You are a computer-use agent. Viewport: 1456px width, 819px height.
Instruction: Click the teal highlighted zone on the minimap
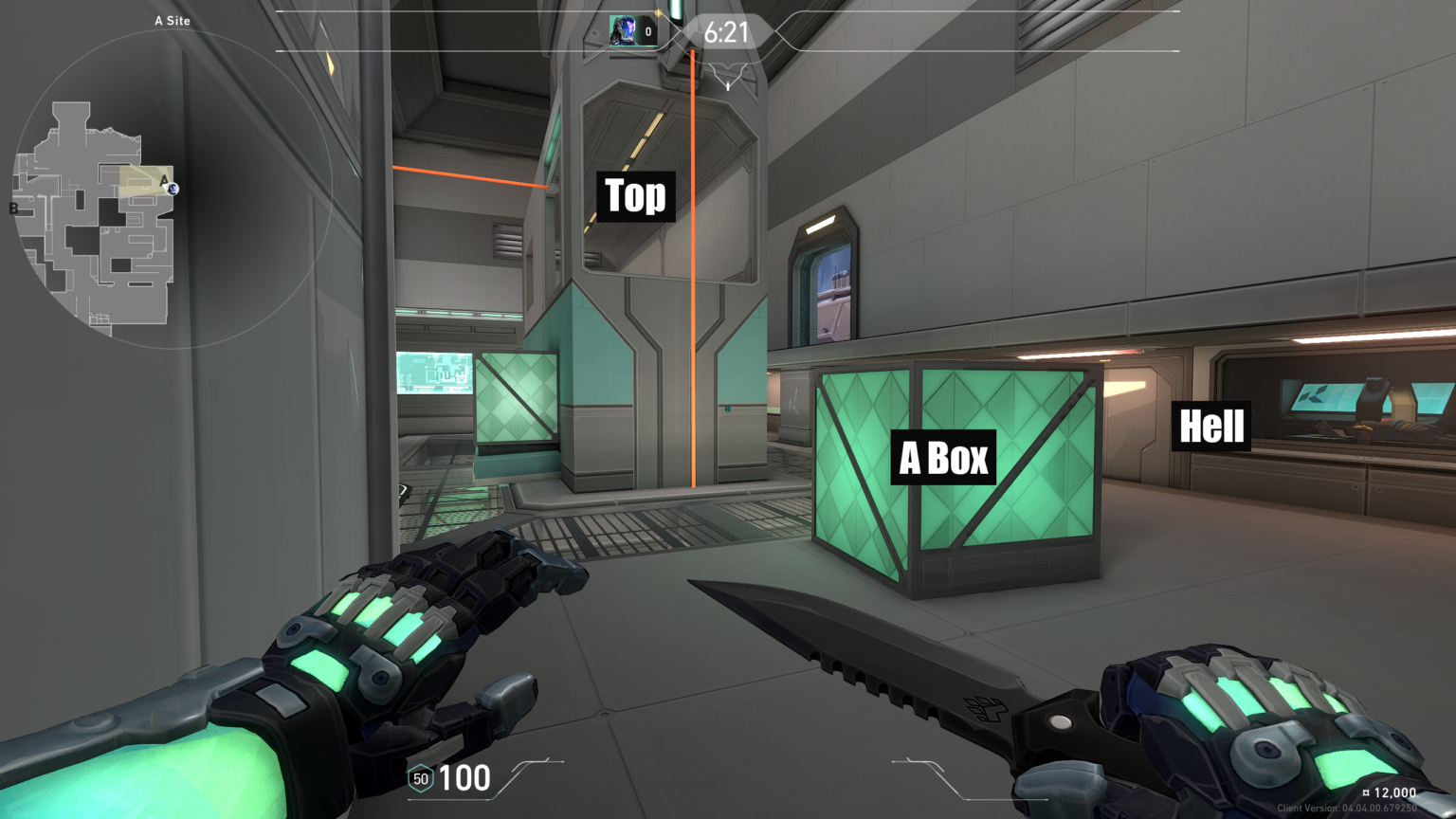142,178
